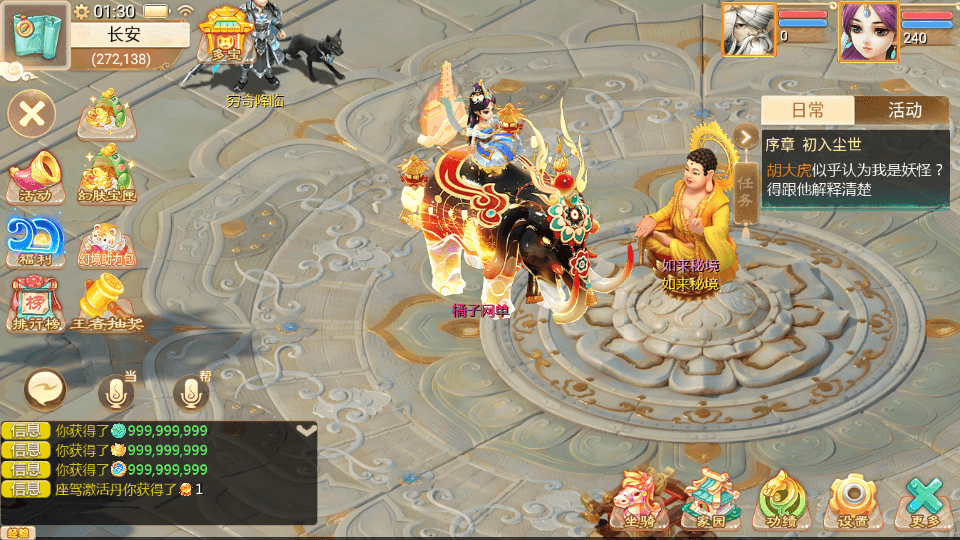Open the 王者抽奖 golden hammer lottery

point(107,303)
